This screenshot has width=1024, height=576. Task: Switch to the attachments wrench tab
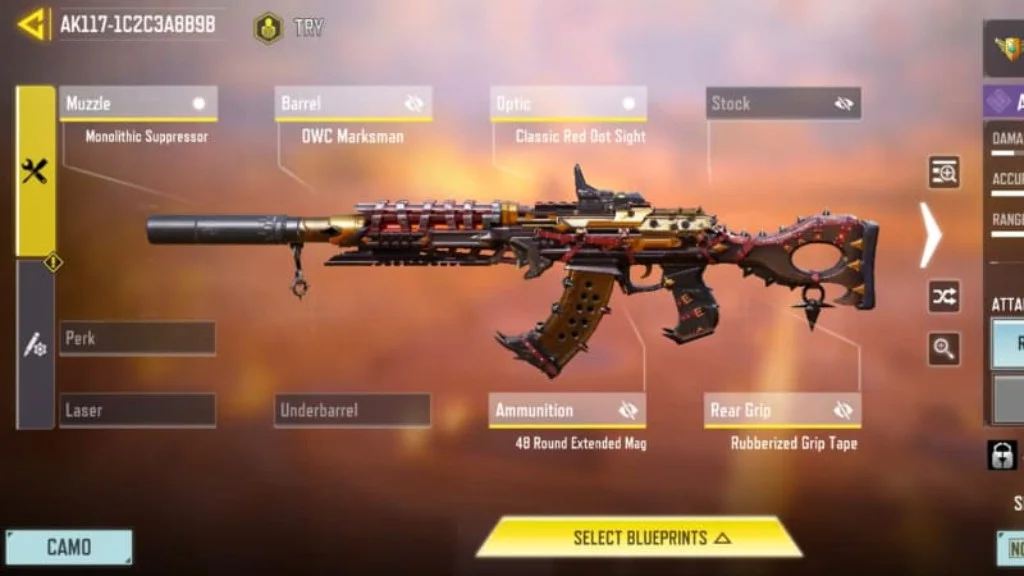tap(35, 171)
